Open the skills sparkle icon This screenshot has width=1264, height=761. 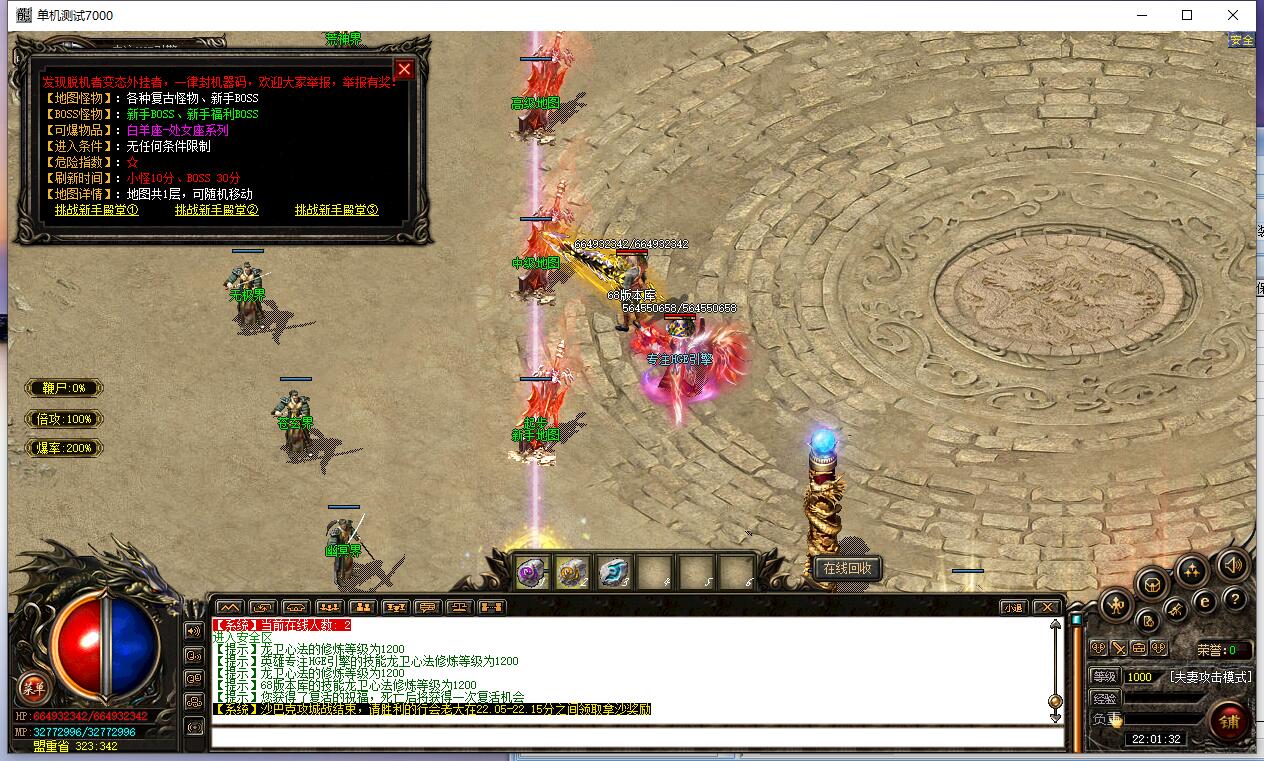pos(1191,571)
